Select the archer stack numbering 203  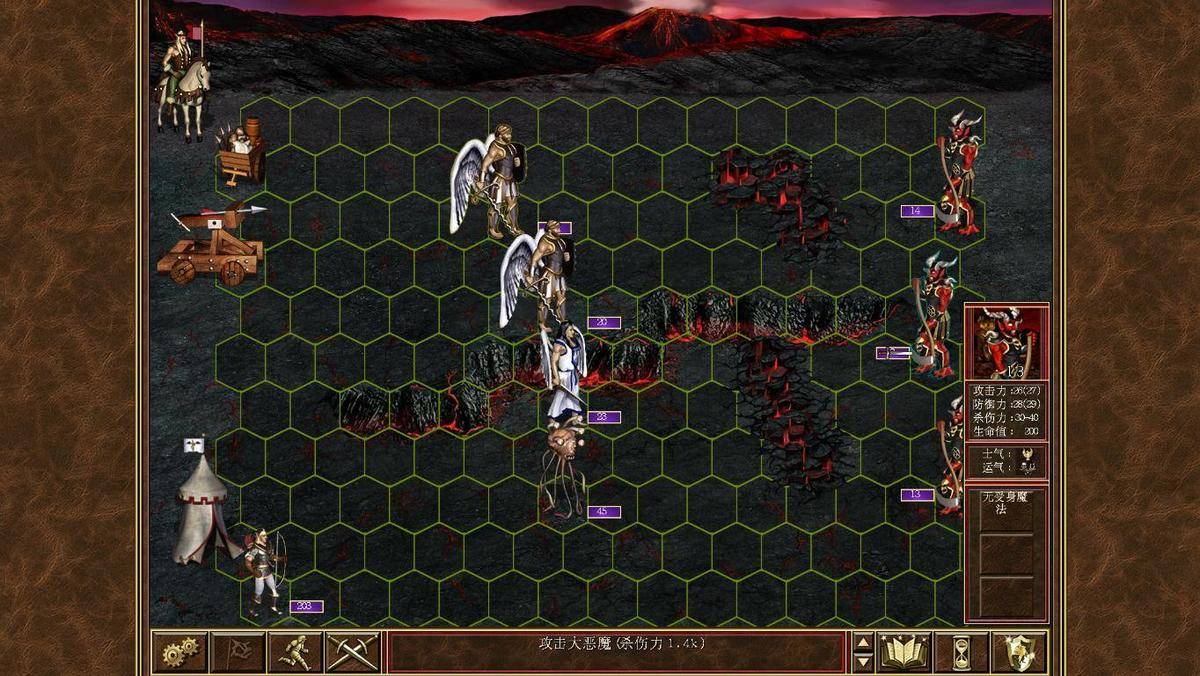pyautogui.click(x=264, y=572)
